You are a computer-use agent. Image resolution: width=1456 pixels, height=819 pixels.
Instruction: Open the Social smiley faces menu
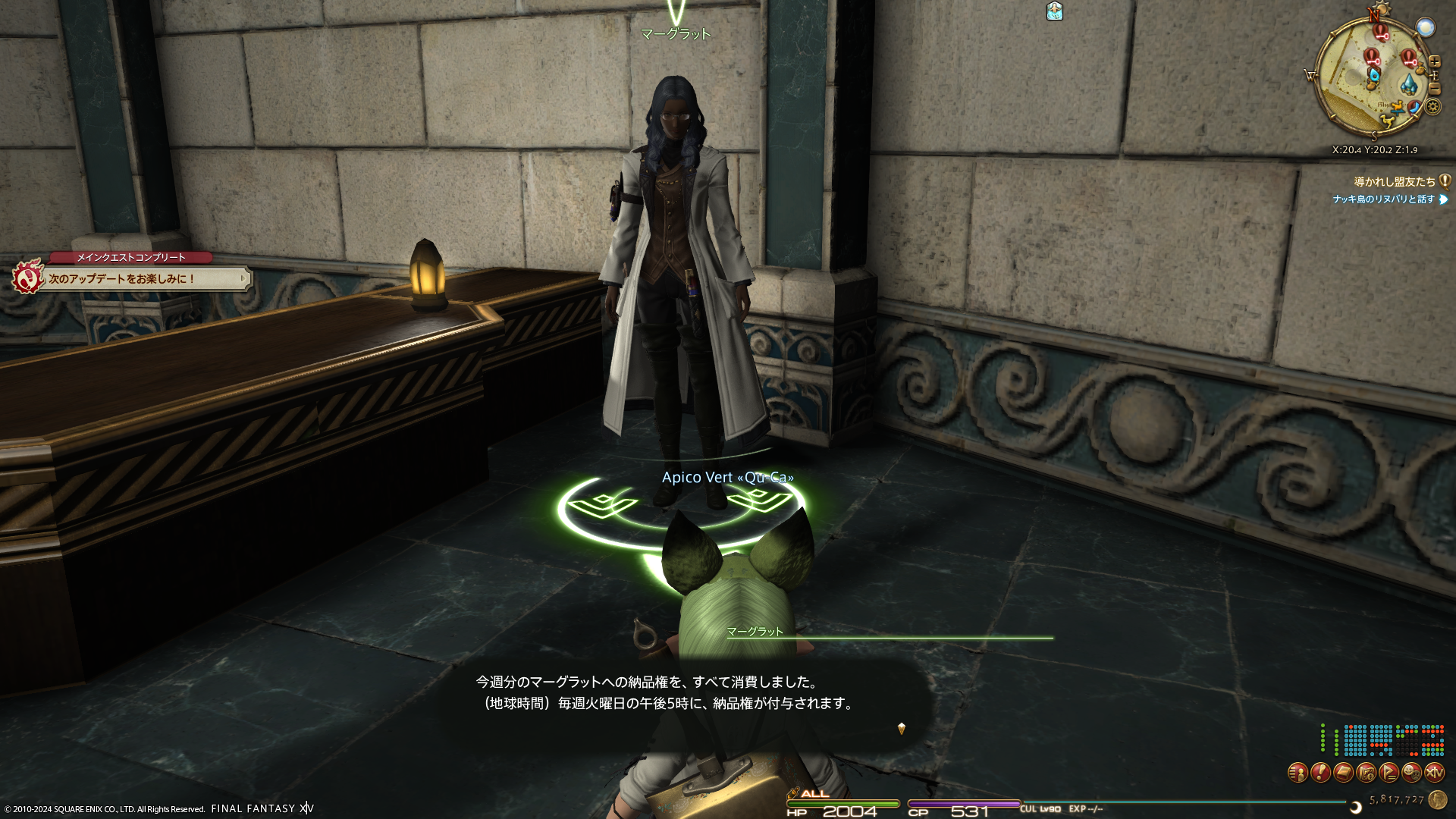coord(1411,773)
